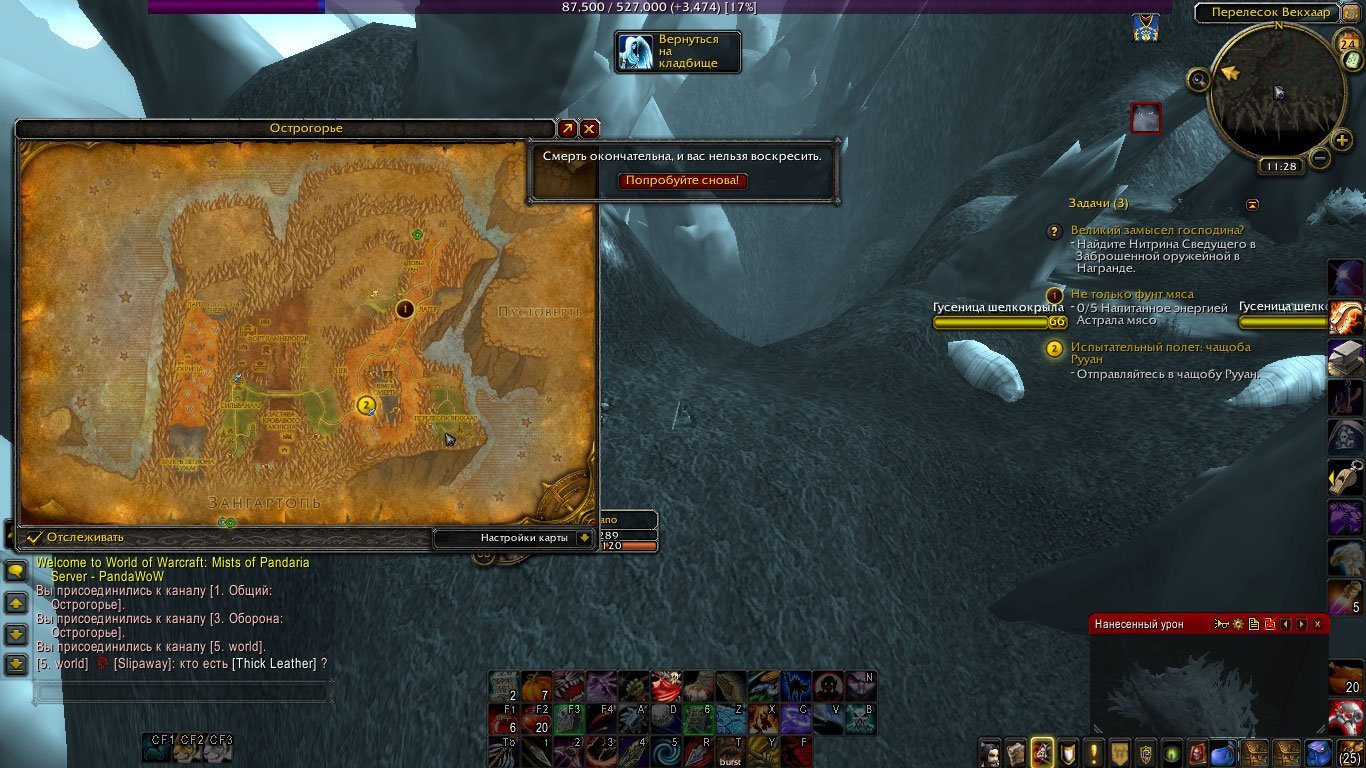
Task: Open the minimap tracking magnifier menu
Action: pos(1198,79)
